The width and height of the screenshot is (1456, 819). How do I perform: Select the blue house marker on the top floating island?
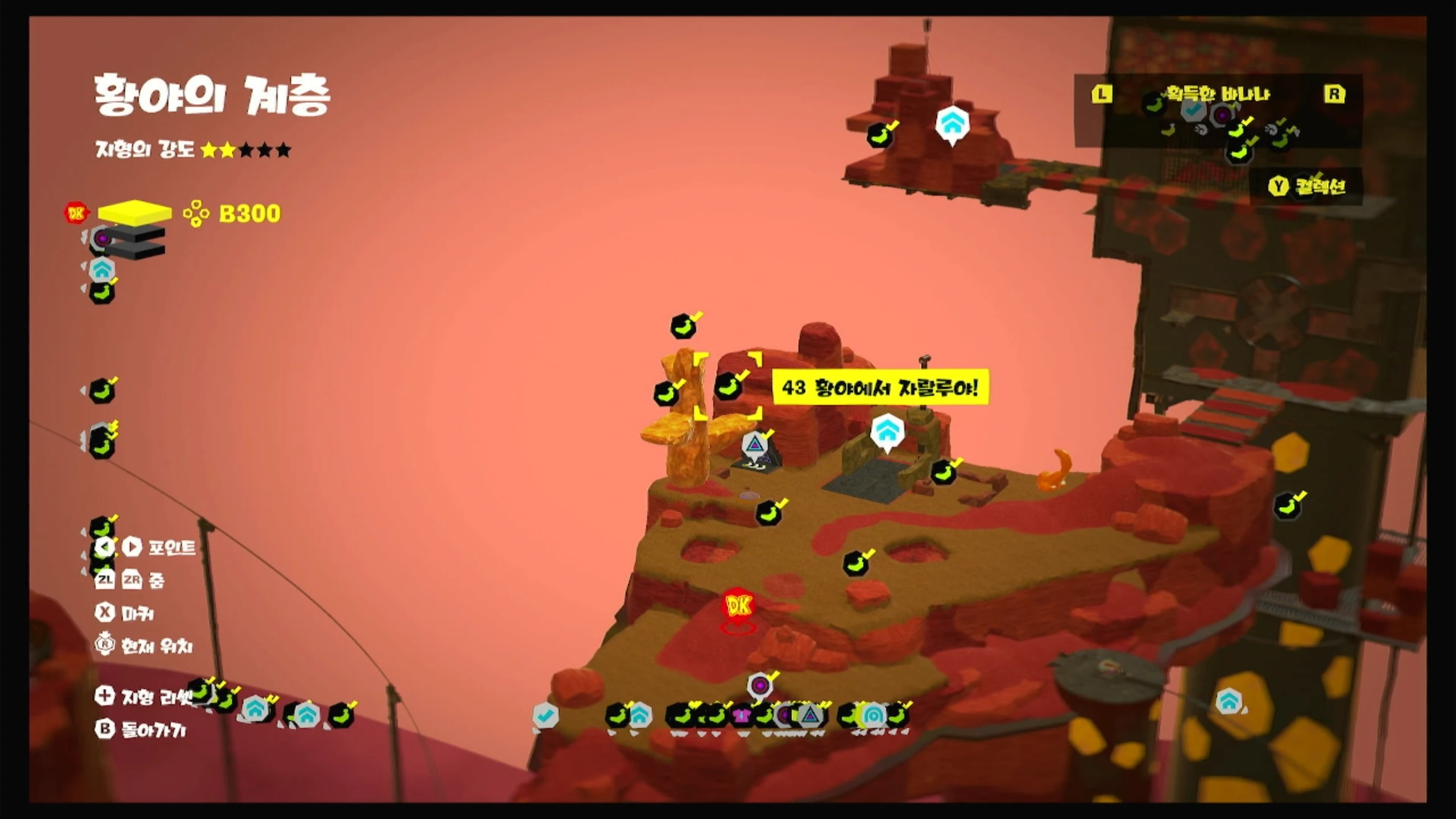(952, 123)
